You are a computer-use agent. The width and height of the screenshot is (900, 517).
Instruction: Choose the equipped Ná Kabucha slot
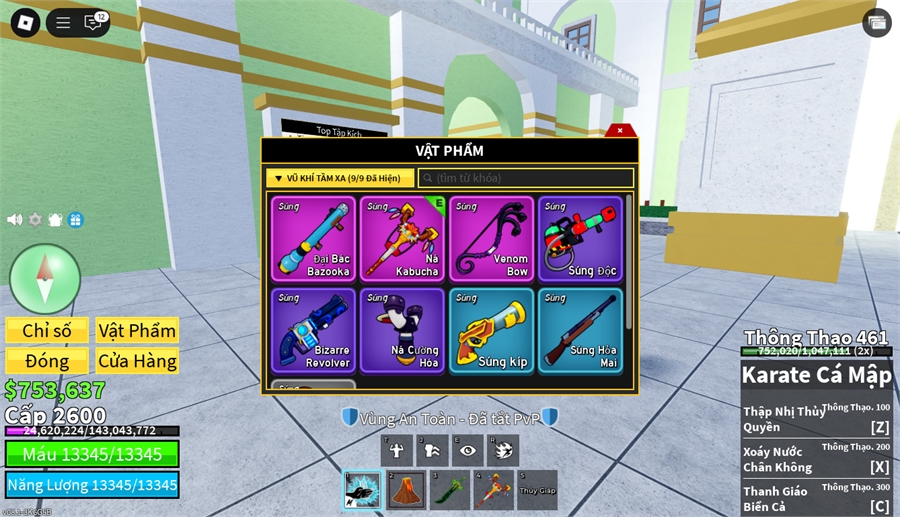(402, 238)
